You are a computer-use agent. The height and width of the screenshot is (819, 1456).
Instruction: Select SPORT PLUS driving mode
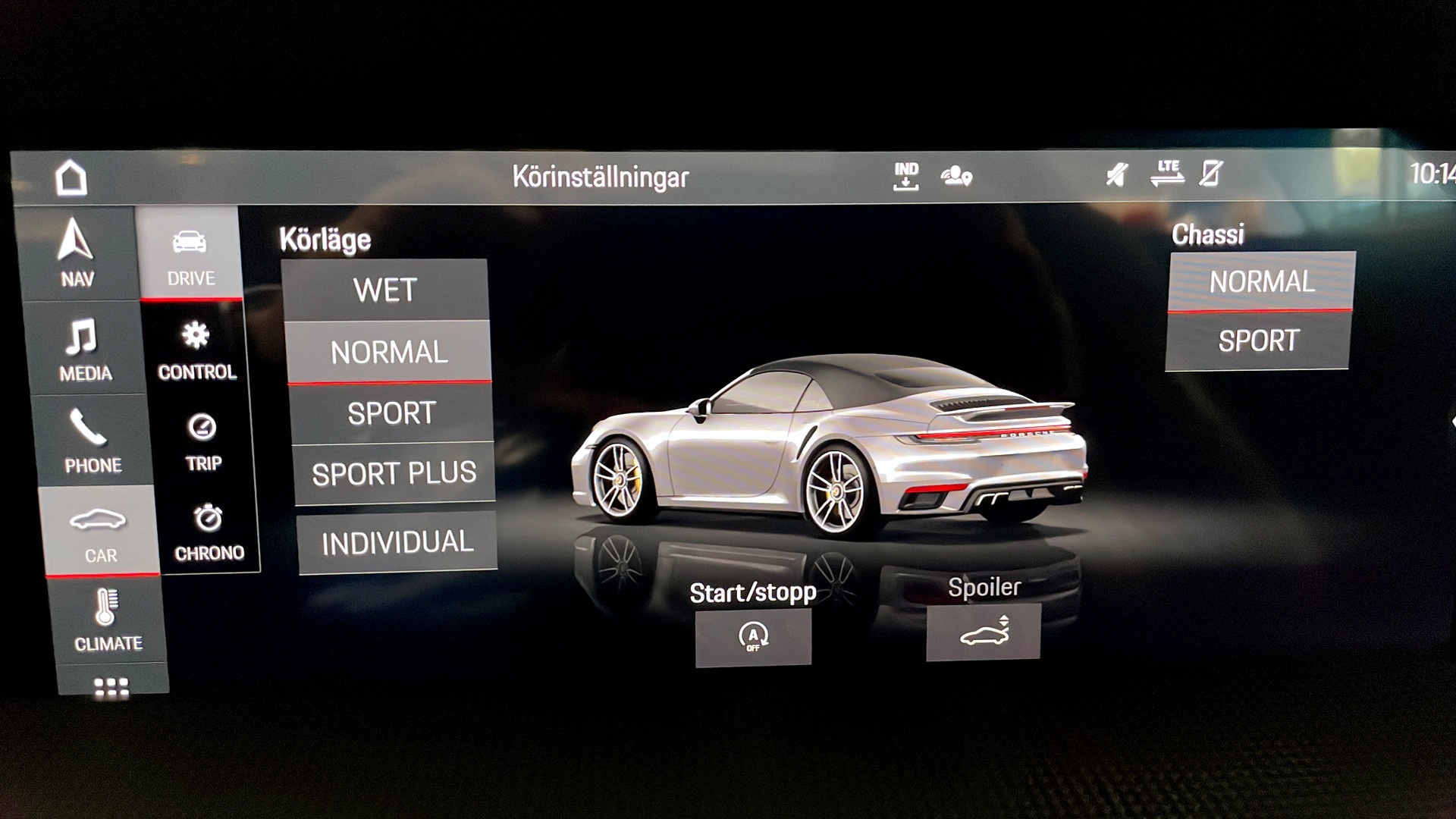click(x=394, y=474)
